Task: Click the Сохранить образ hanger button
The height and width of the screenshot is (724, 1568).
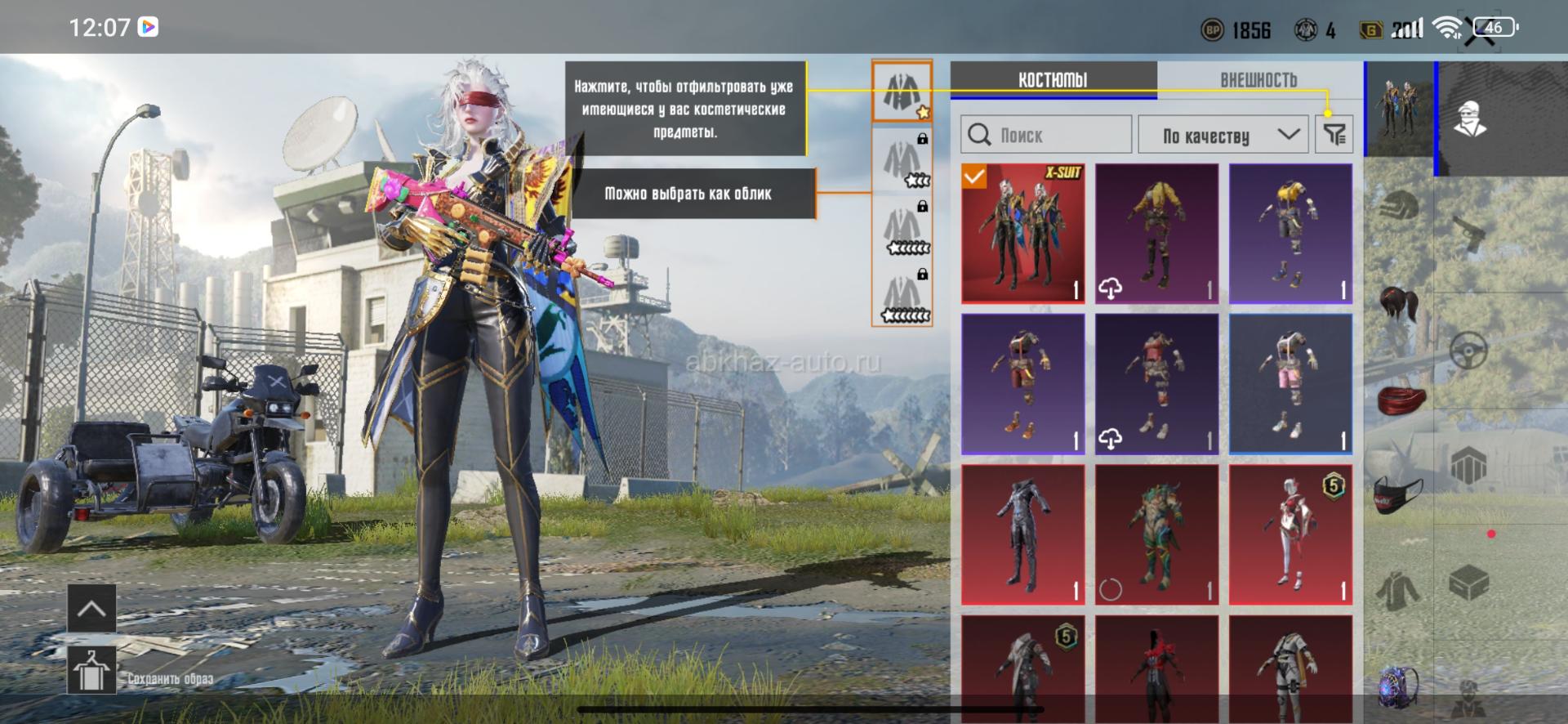Action: [91, 670]
